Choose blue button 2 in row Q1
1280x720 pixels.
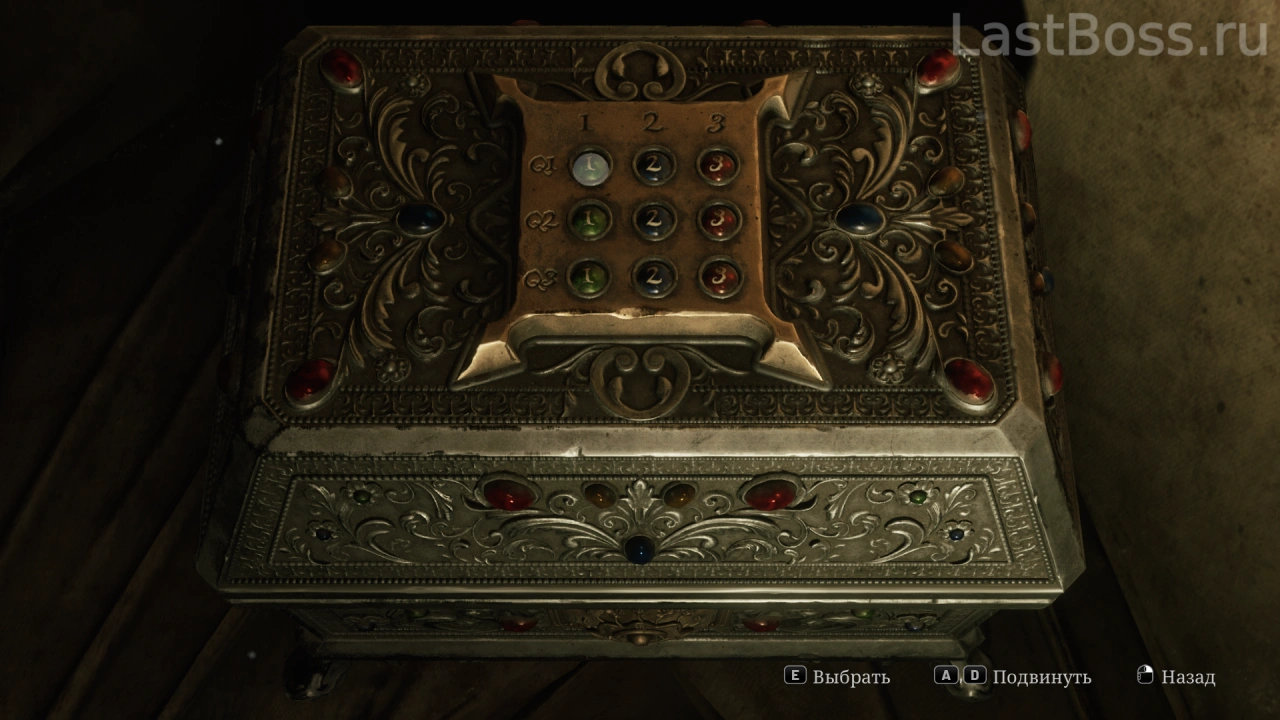point(654,165)
